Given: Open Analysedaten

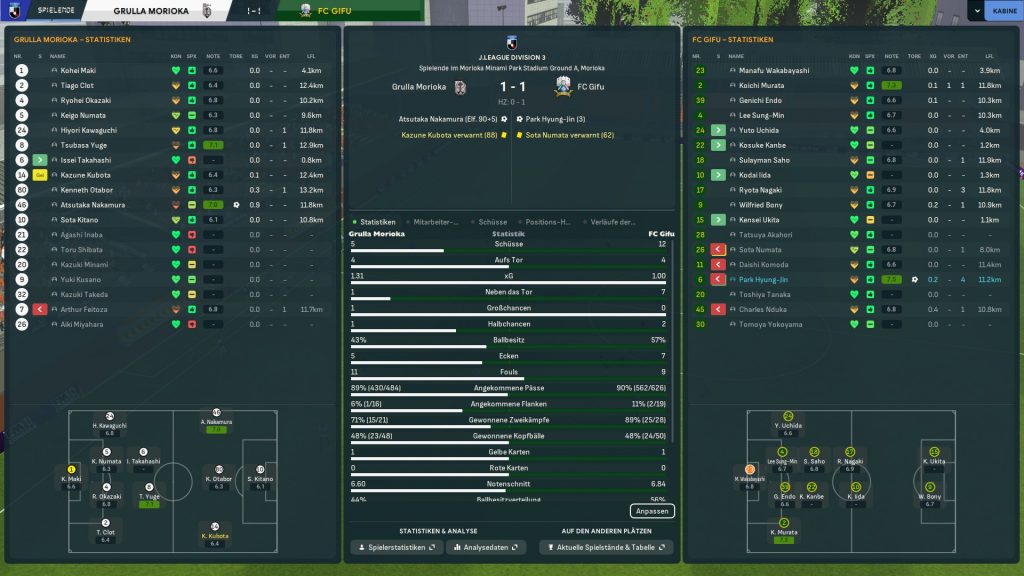Looking at the screenshot, I should pos(486,547).
